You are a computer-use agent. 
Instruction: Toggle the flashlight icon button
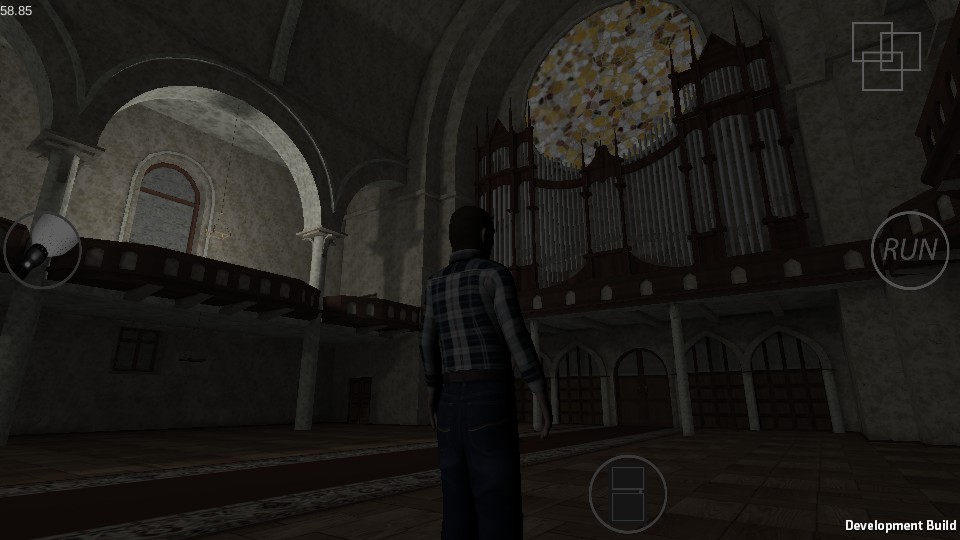(42, 249)
